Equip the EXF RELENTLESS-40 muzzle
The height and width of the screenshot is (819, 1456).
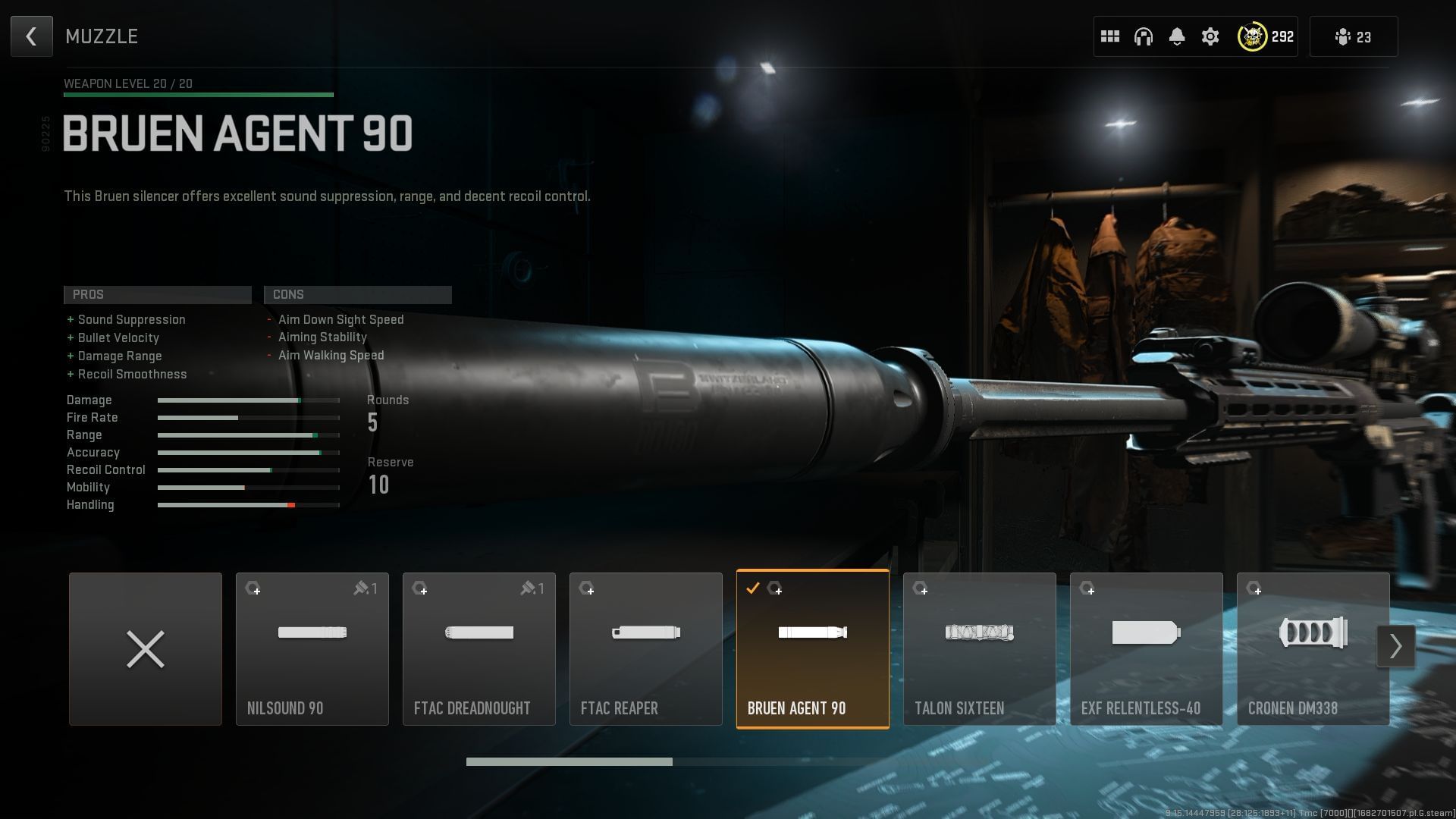click(x=1147, y=648)
